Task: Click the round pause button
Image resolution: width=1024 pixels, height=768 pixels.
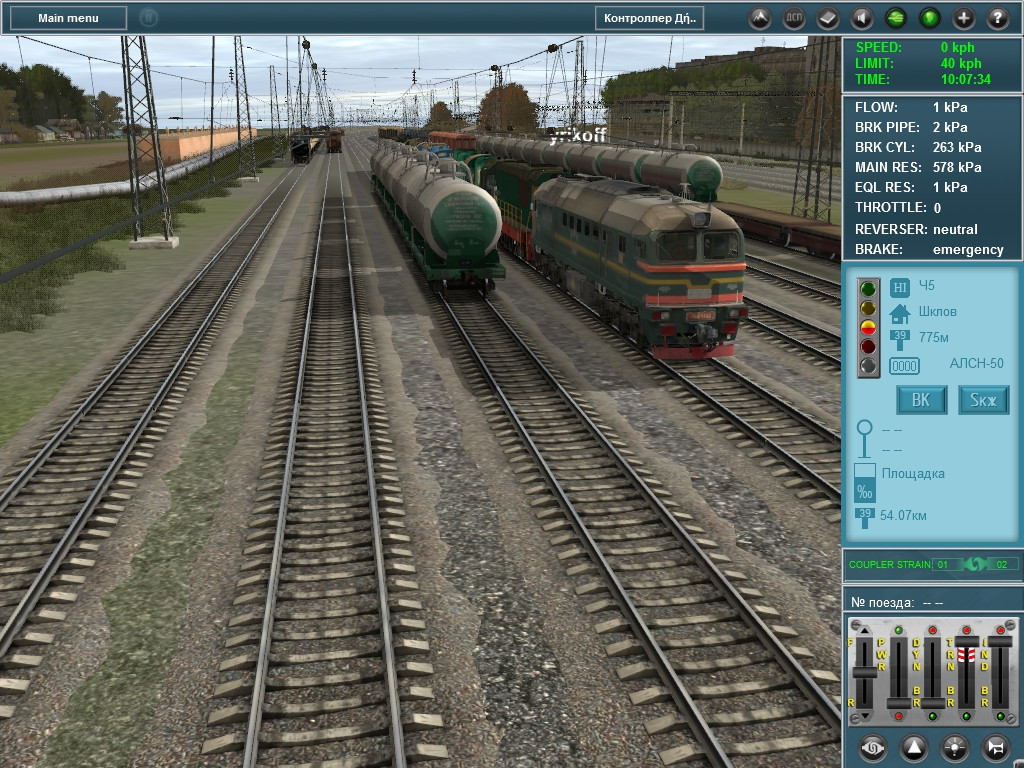Action: click(x=149, y=18)
